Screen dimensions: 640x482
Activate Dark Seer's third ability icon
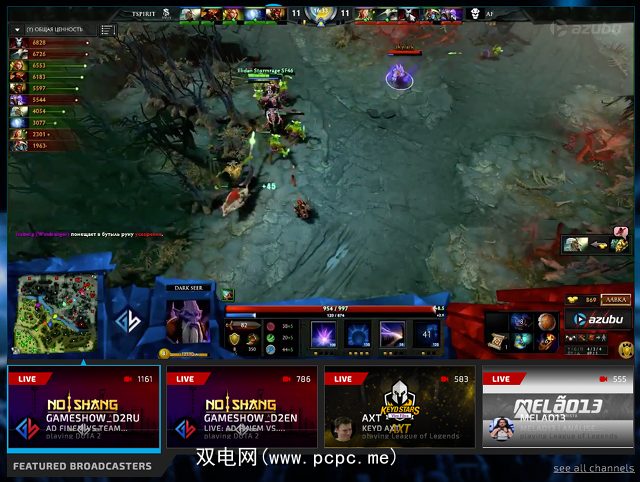pyautogui.click(x=391, y=334)
